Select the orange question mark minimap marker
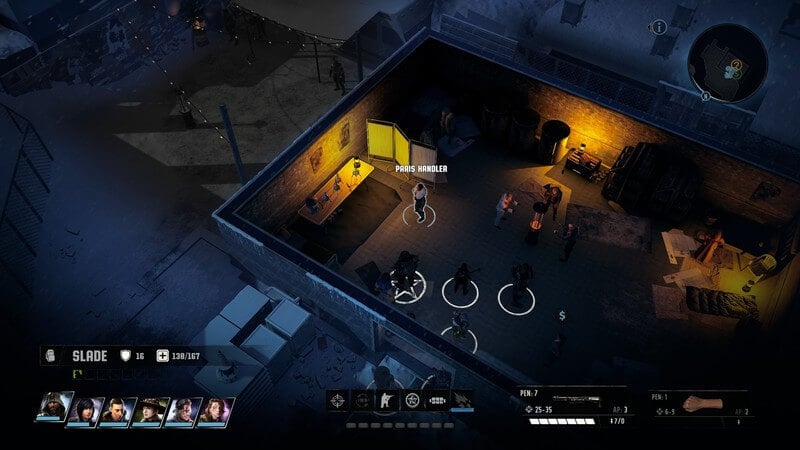800x450 pixels. [736, 64]
